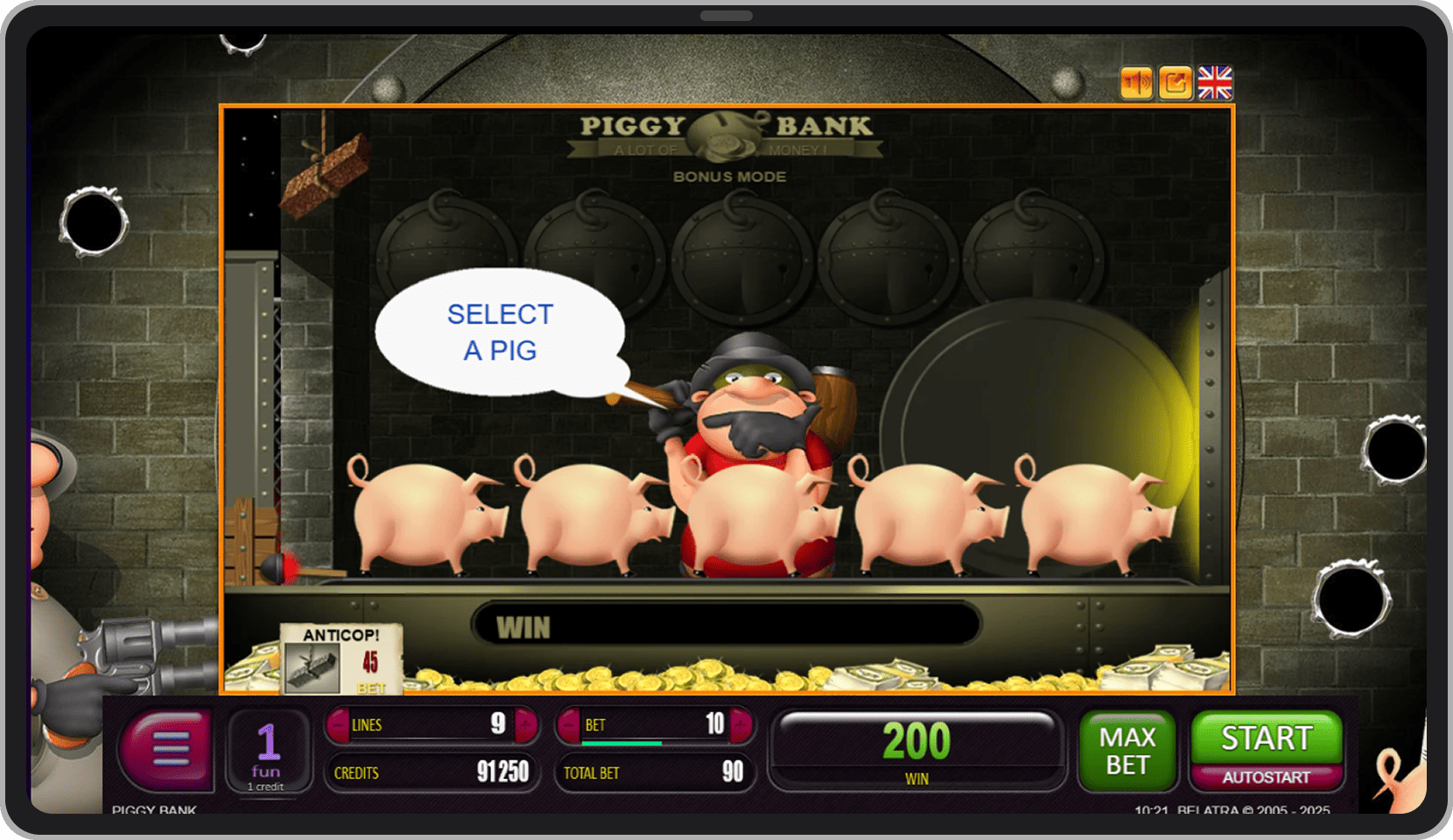
Task: Change language via the UK flag
Action: coord(1215,83)
